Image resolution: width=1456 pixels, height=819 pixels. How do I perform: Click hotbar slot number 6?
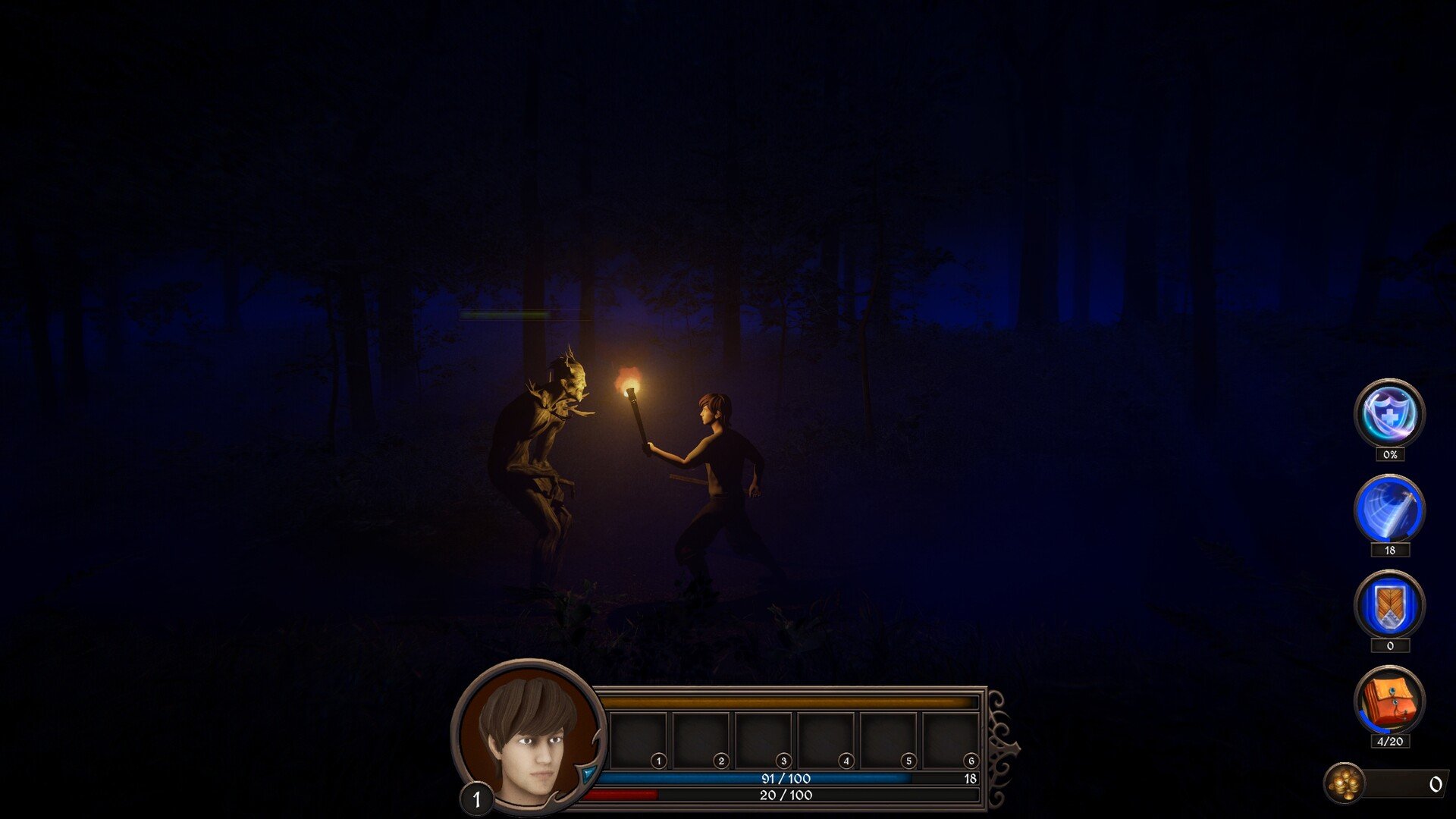coord(950,740)
